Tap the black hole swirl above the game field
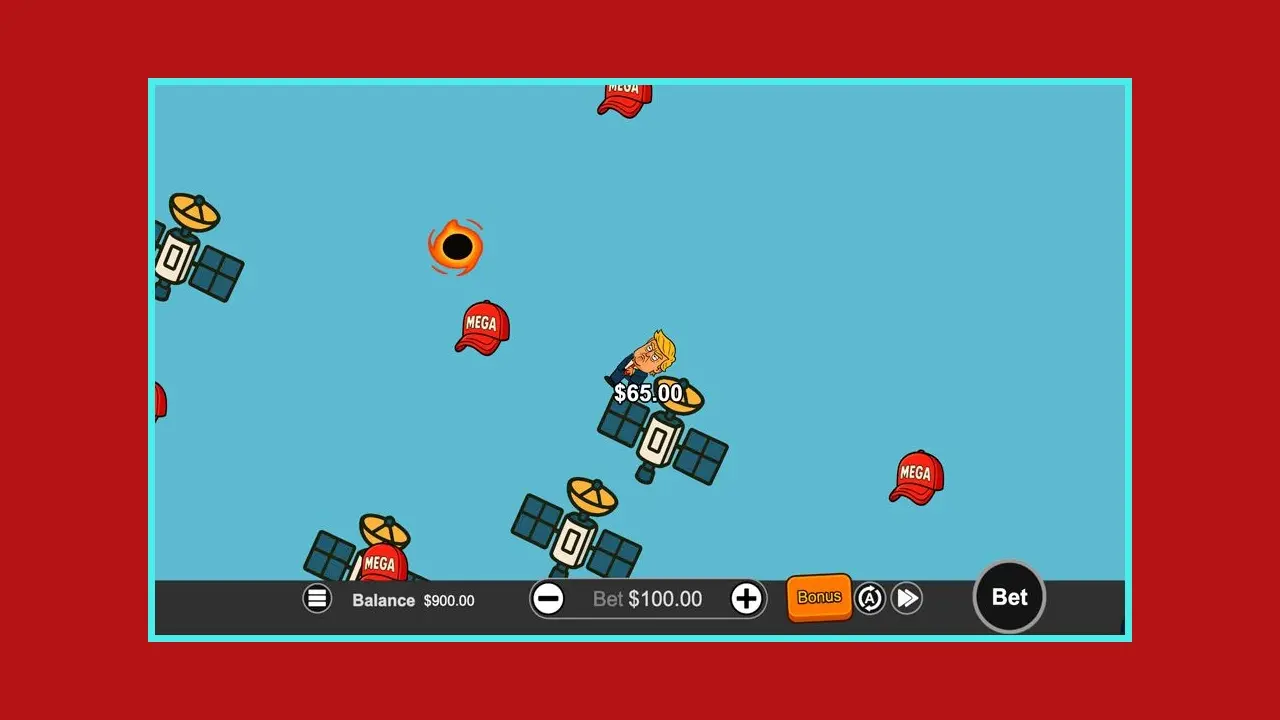Viewport: 1280px width, 720px height. [457, 245]
